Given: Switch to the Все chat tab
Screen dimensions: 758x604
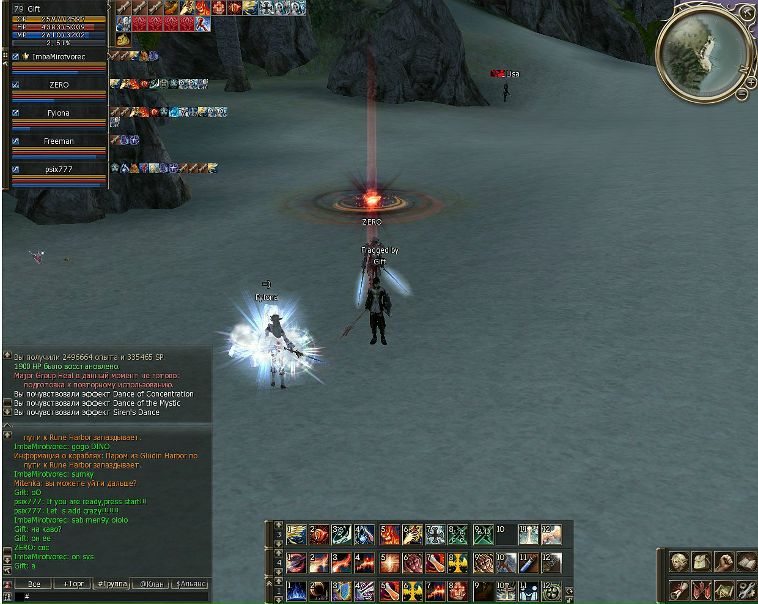Looking at the screenshot, I should pos(33,583).
